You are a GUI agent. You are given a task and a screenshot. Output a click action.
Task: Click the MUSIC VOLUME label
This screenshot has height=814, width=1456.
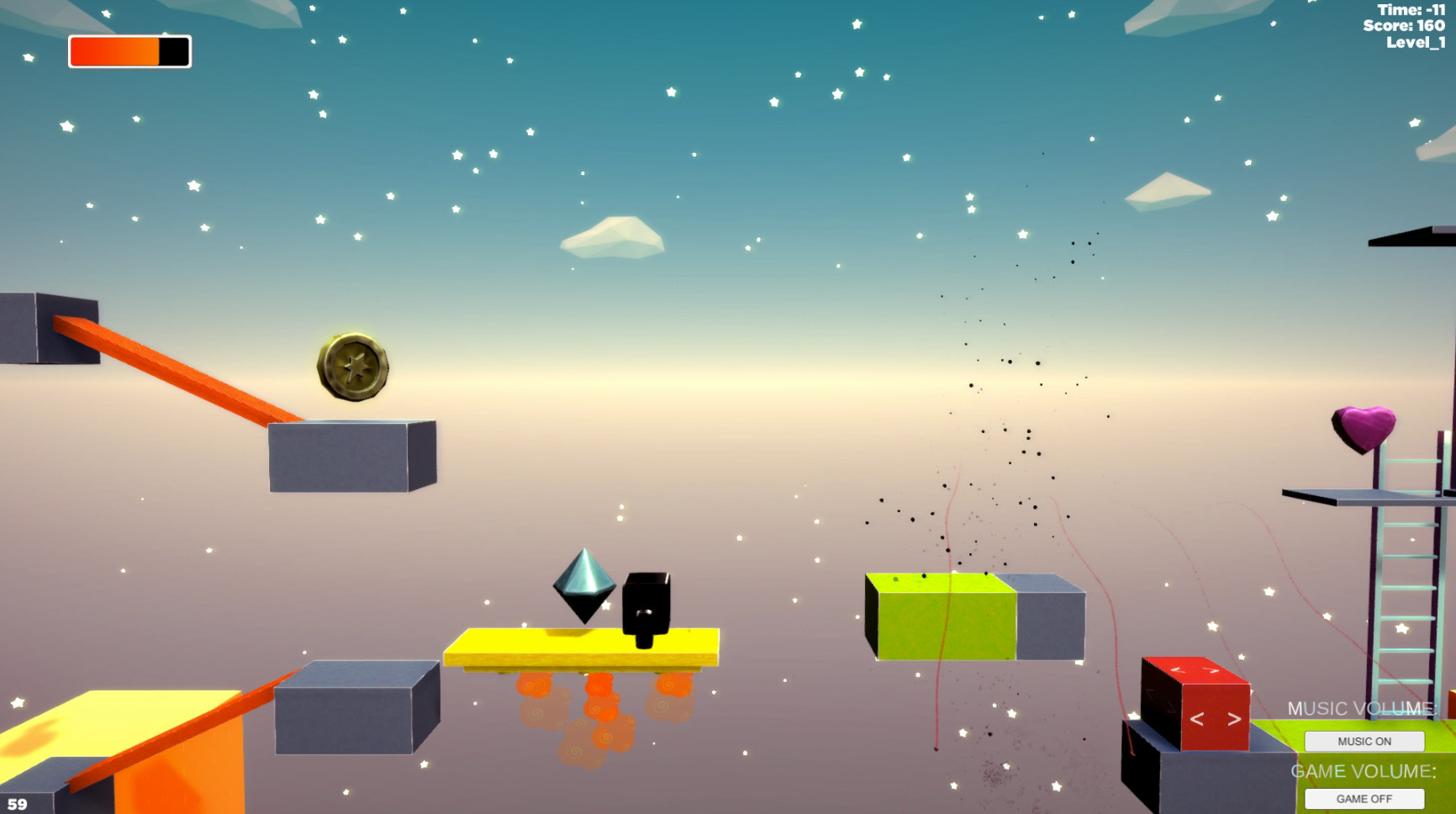pos(1361,708)
